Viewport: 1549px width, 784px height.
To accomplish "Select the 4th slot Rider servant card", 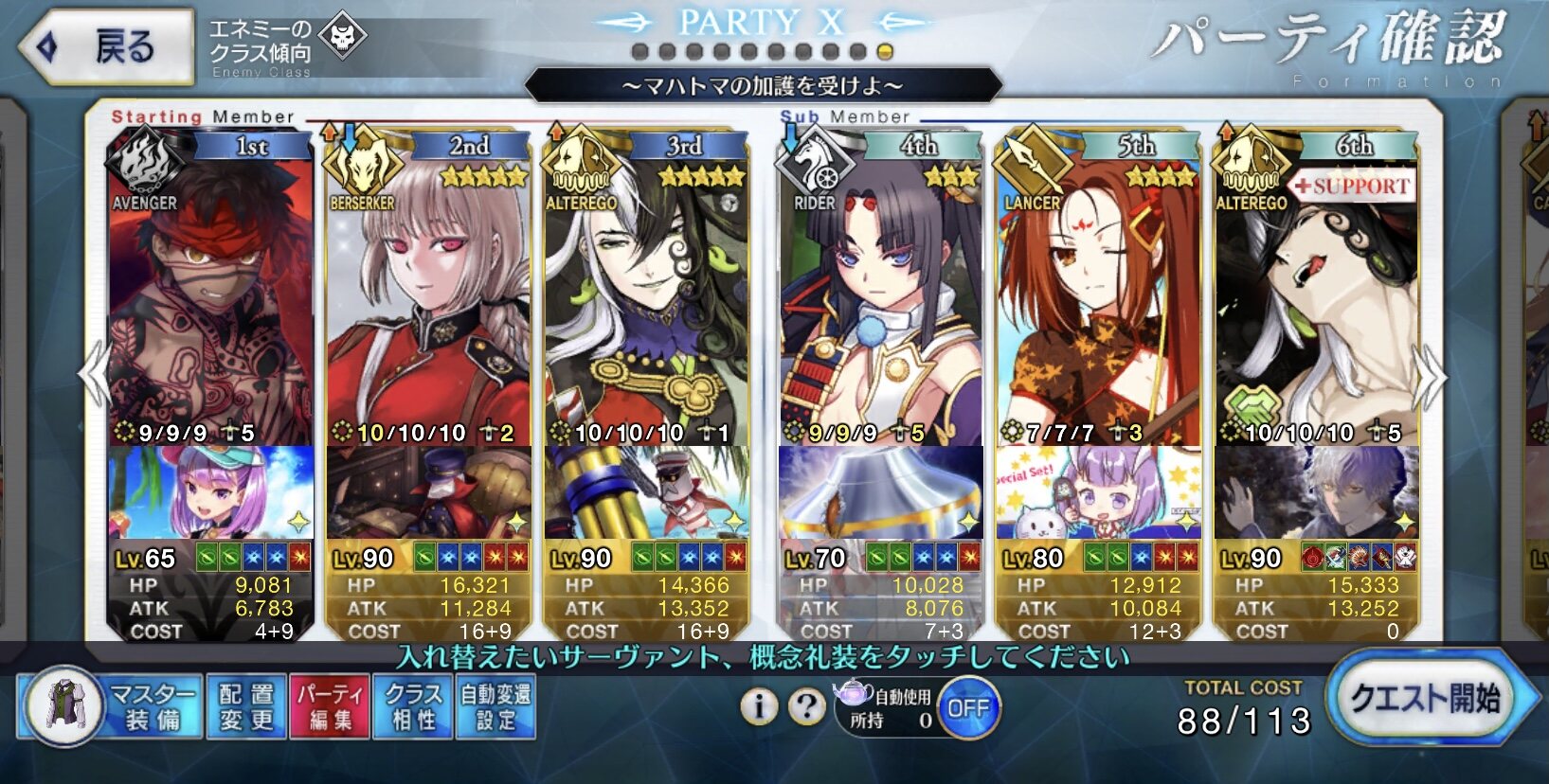I will [x=880, y=294].
